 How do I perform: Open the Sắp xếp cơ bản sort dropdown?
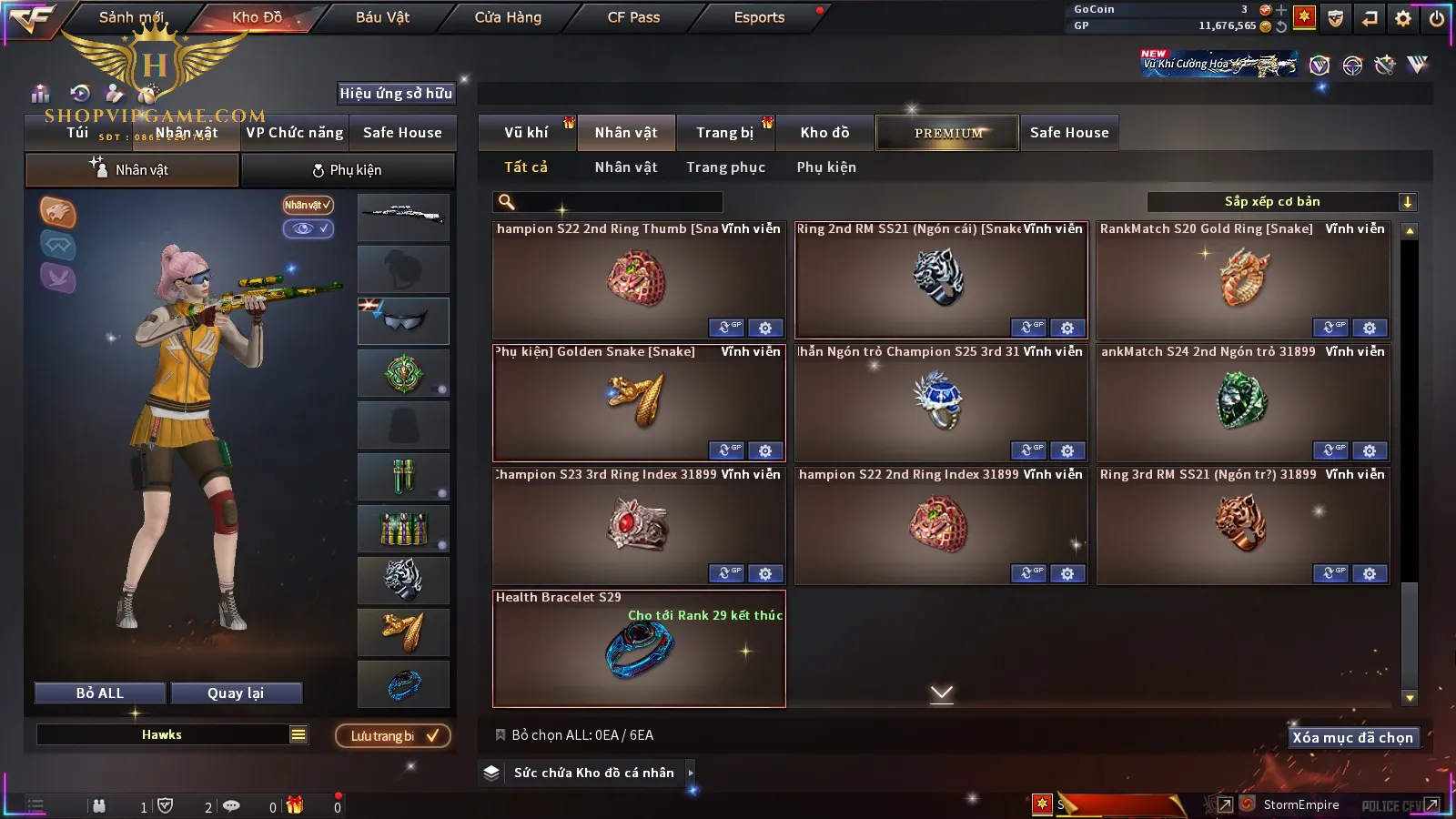click(1281, 202)
